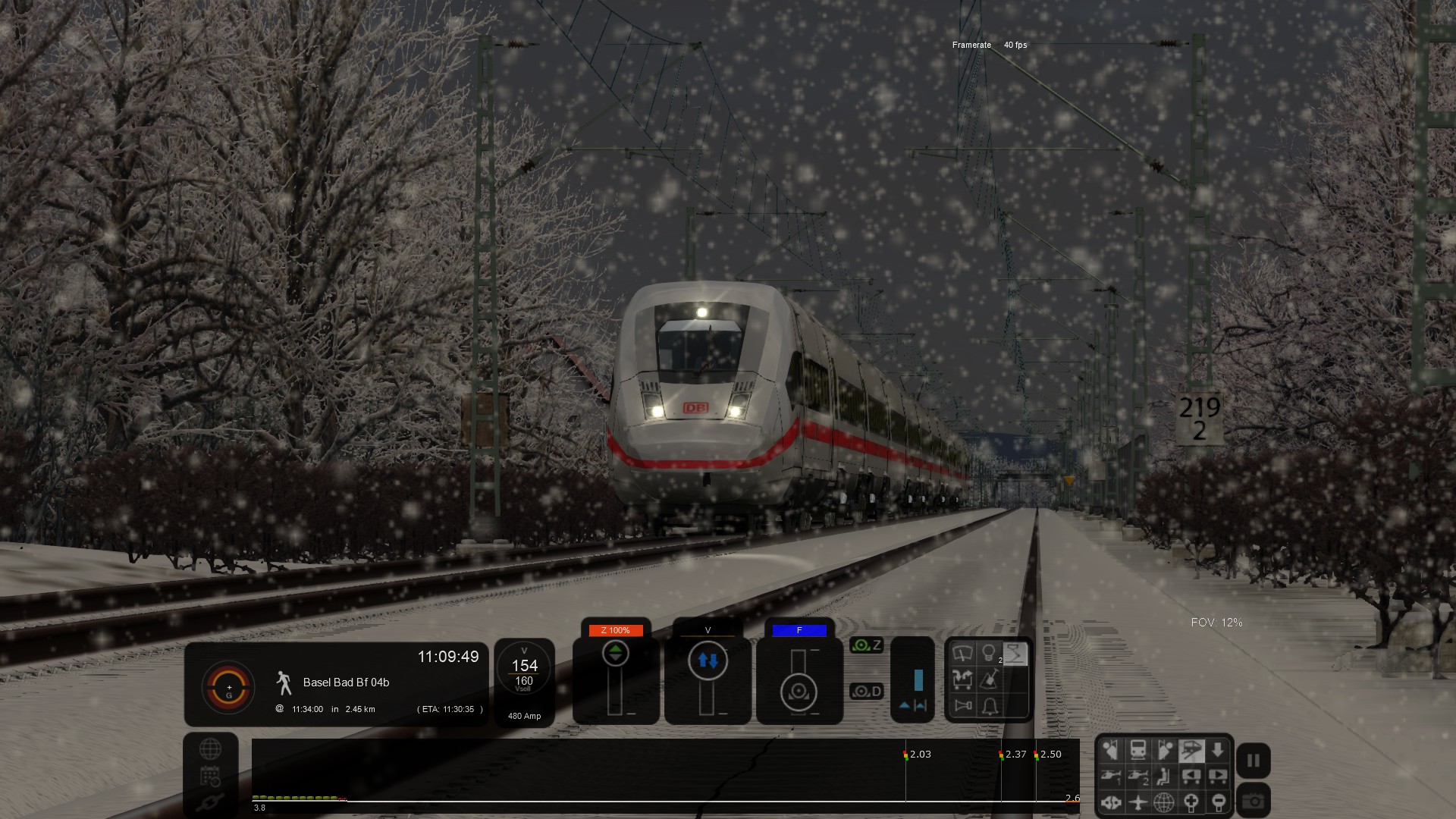This screenshot has height=819, width=1456.
Task: Take a screenshot with the camera button
Action: [x=1253, y=801]
